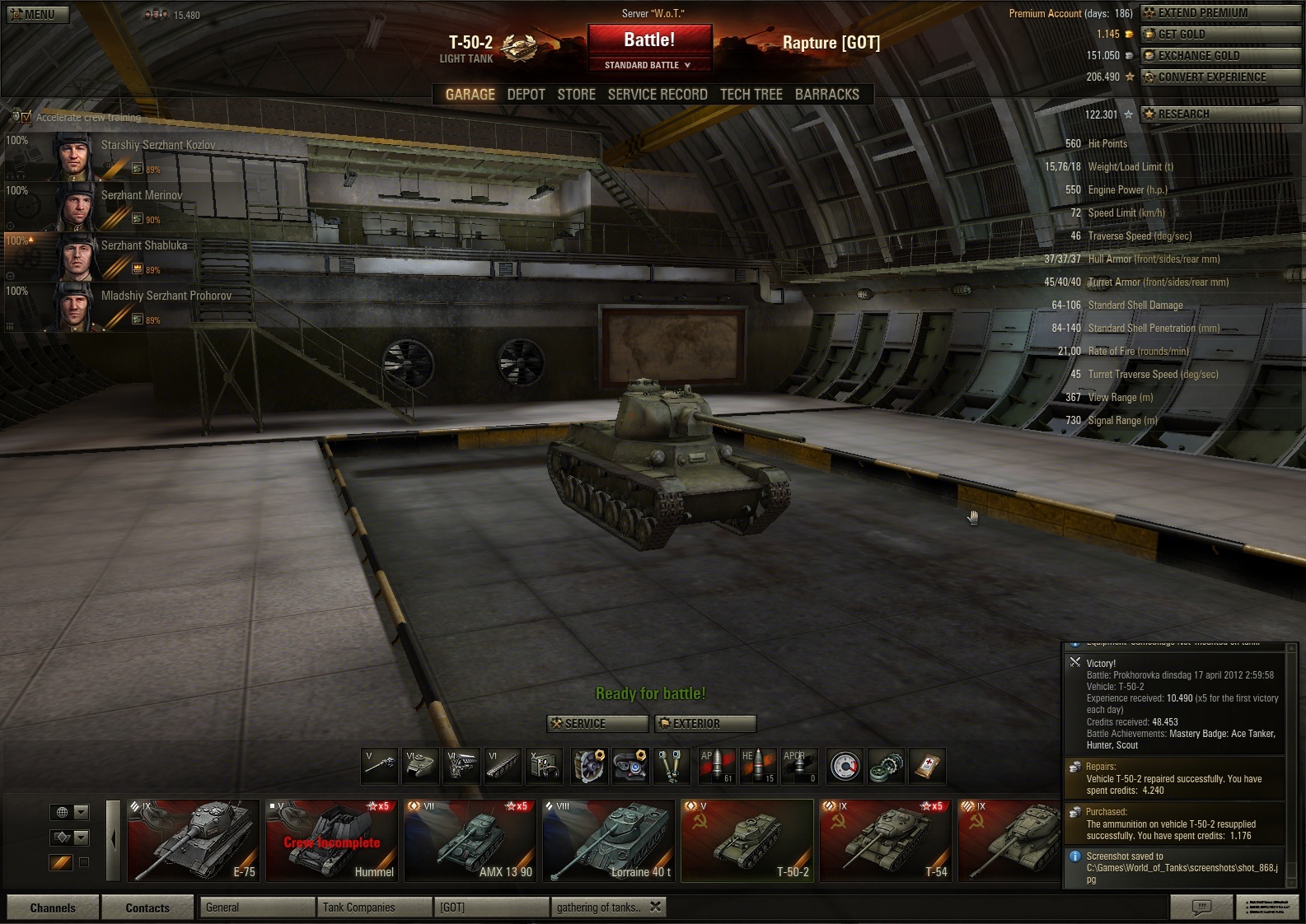Choose the Exchange Gold button
The height and width of the screenshot is (924, 1306).
pos(1220,56)
